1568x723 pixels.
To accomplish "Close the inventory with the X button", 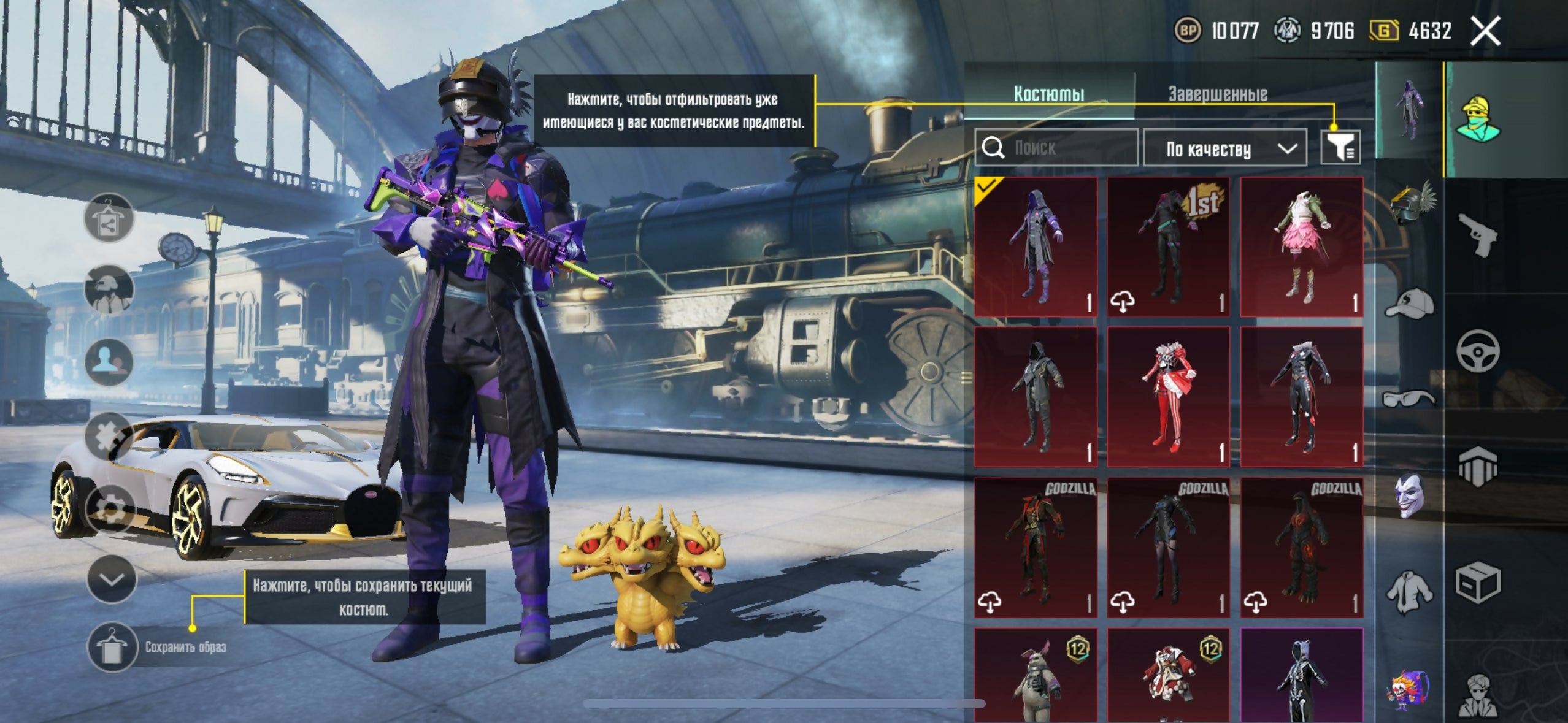I will 1485,31.
